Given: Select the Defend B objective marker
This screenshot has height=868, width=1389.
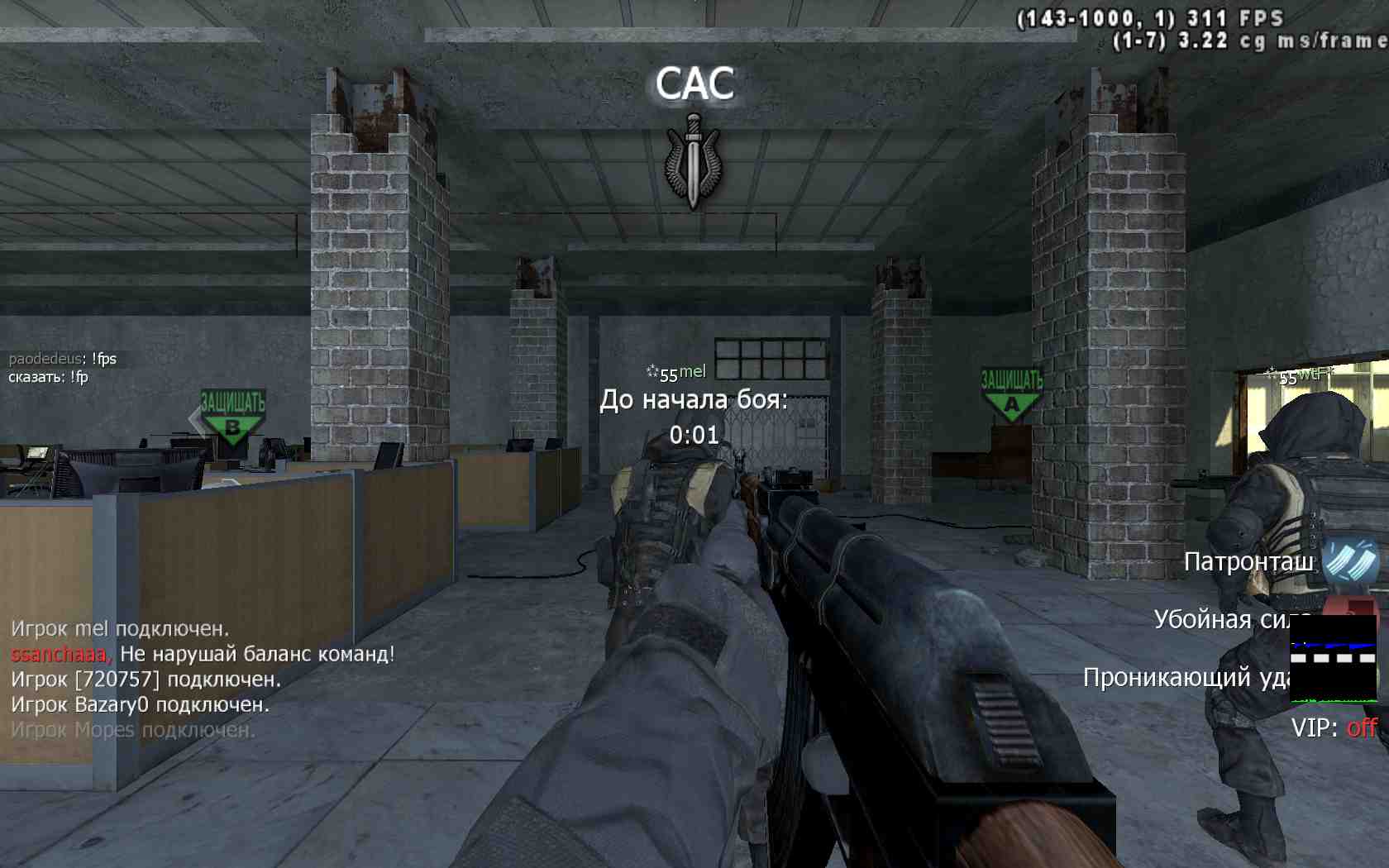Looking at the screenshot, I should [232, 416].
